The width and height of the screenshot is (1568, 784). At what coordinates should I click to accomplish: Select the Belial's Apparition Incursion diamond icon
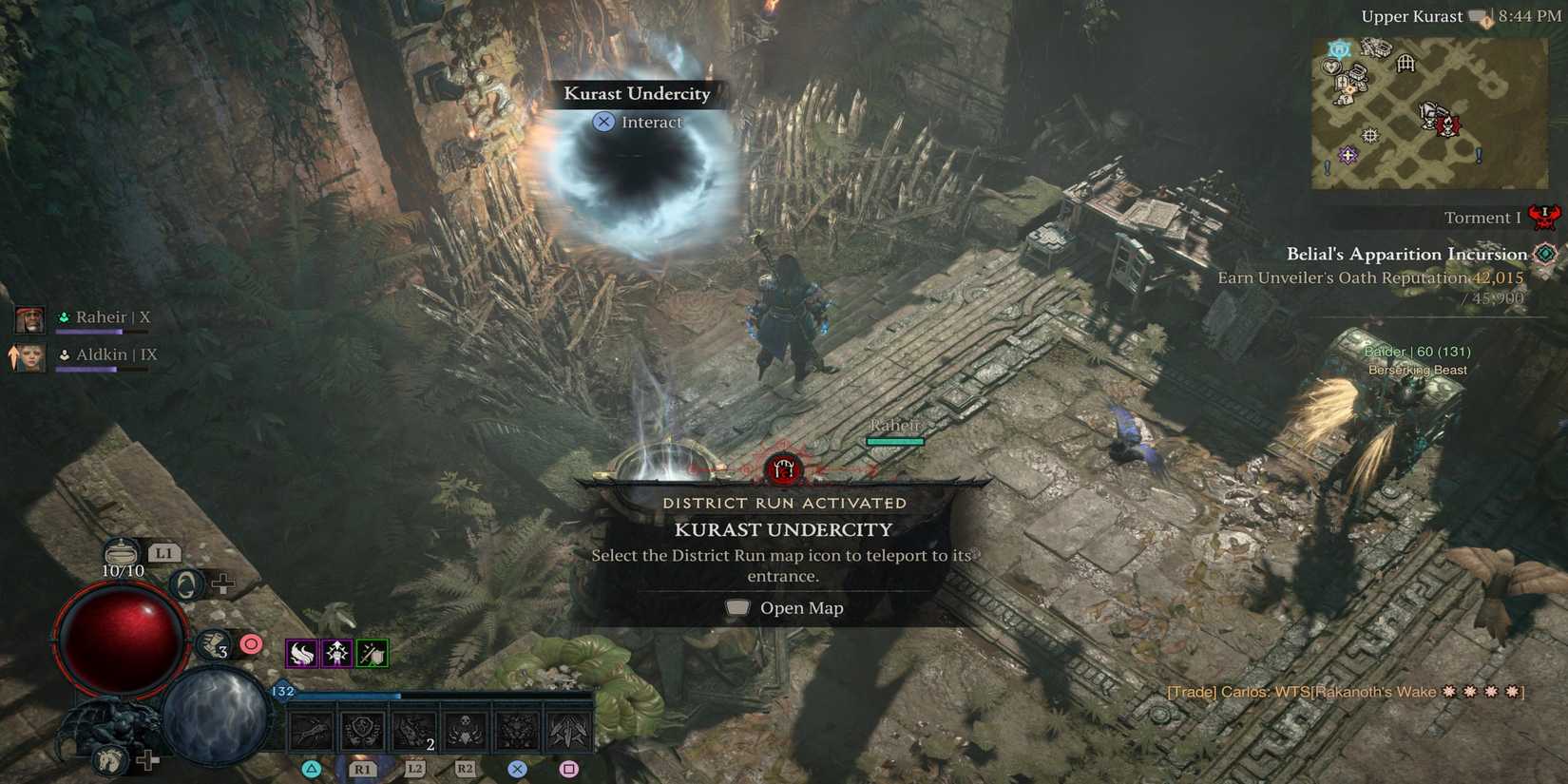tap(1546, 254)
